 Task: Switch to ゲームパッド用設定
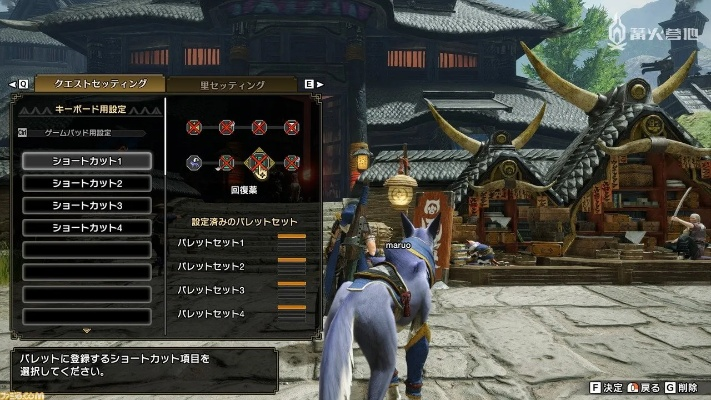(78, 132)
